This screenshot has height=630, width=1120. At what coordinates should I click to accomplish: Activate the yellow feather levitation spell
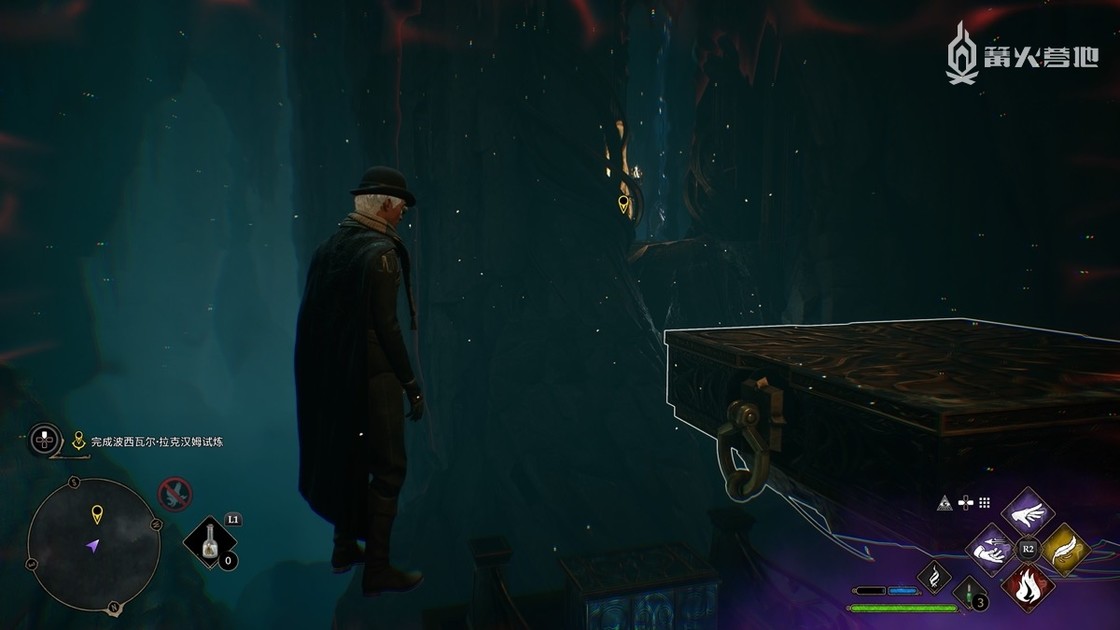click(x=1063, y=550)
